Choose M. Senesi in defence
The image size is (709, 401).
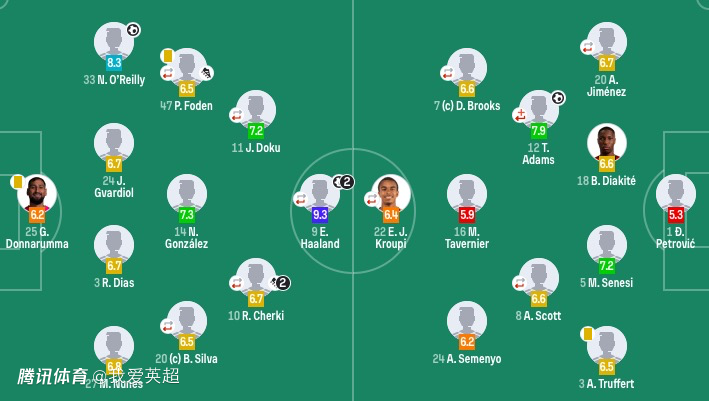[607, 245]
